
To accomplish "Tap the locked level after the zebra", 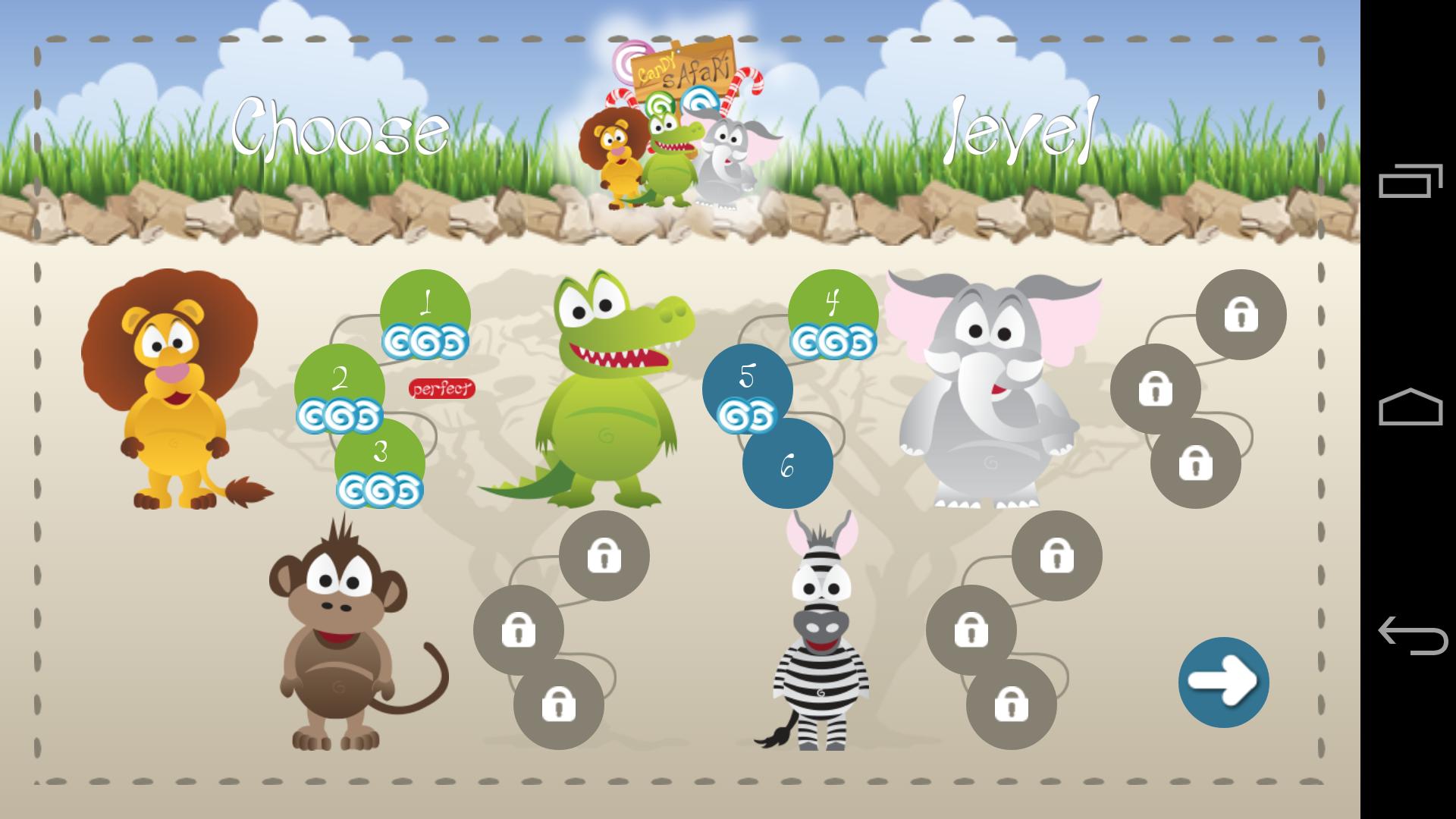I will (x=1056, y=556).
